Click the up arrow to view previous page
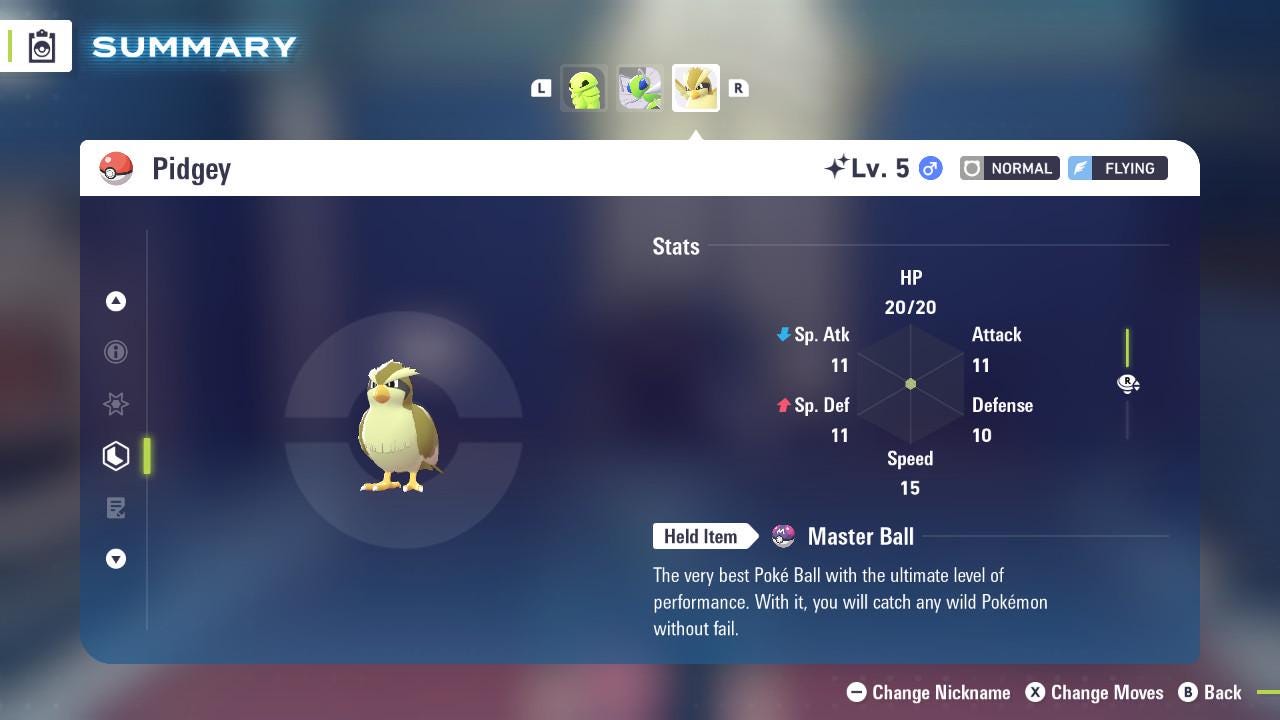 pyautogui.click(x=116, y=301)
